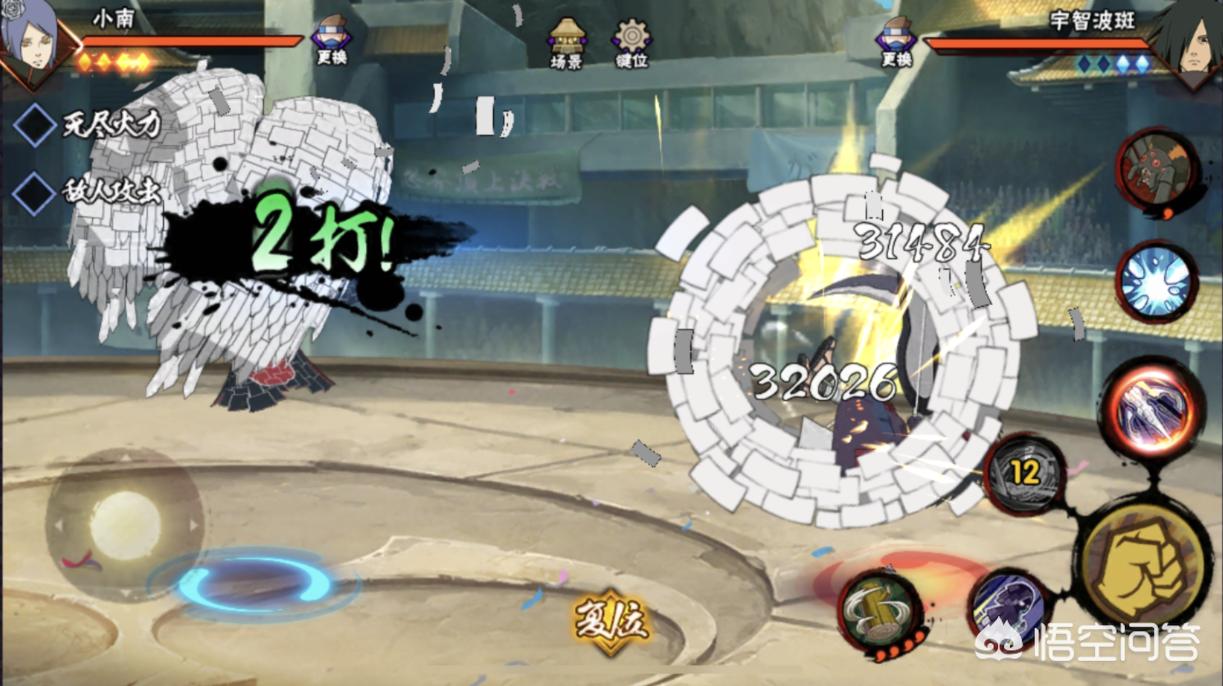Open the 键位 key layout settings

click(x=632, y=44)
